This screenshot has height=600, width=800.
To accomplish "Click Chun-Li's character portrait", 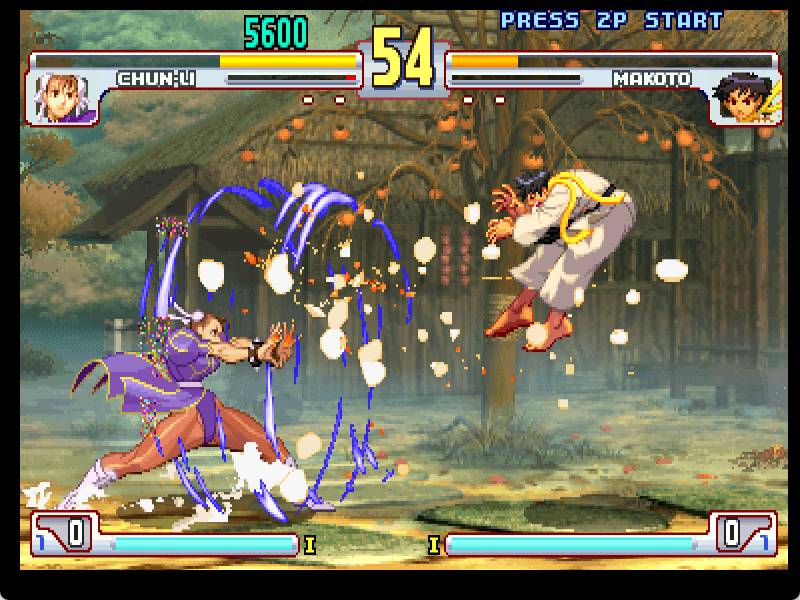I will [65, 97].
